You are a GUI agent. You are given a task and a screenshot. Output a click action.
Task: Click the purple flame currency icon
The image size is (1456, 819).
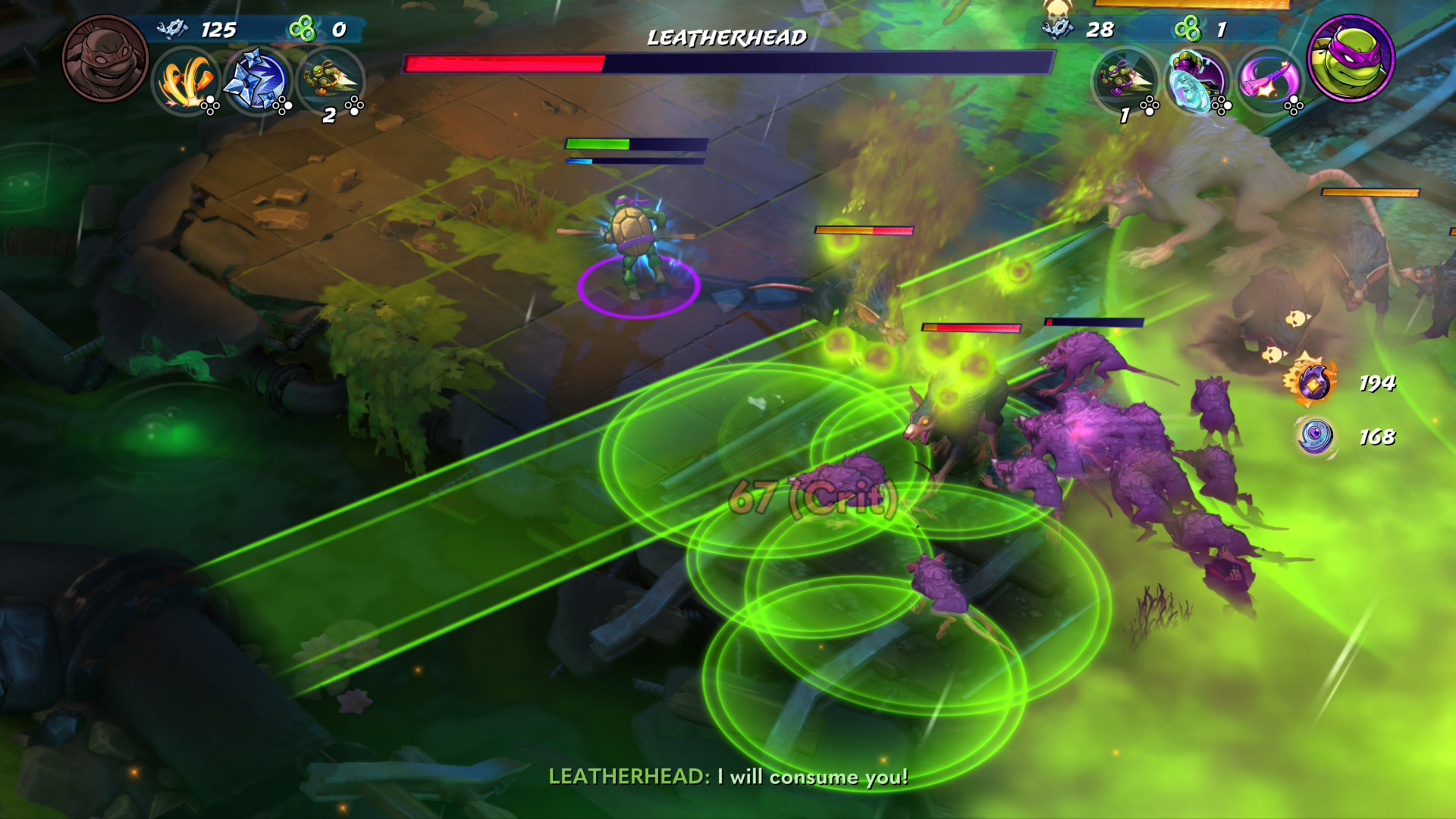pos(1313,382)
